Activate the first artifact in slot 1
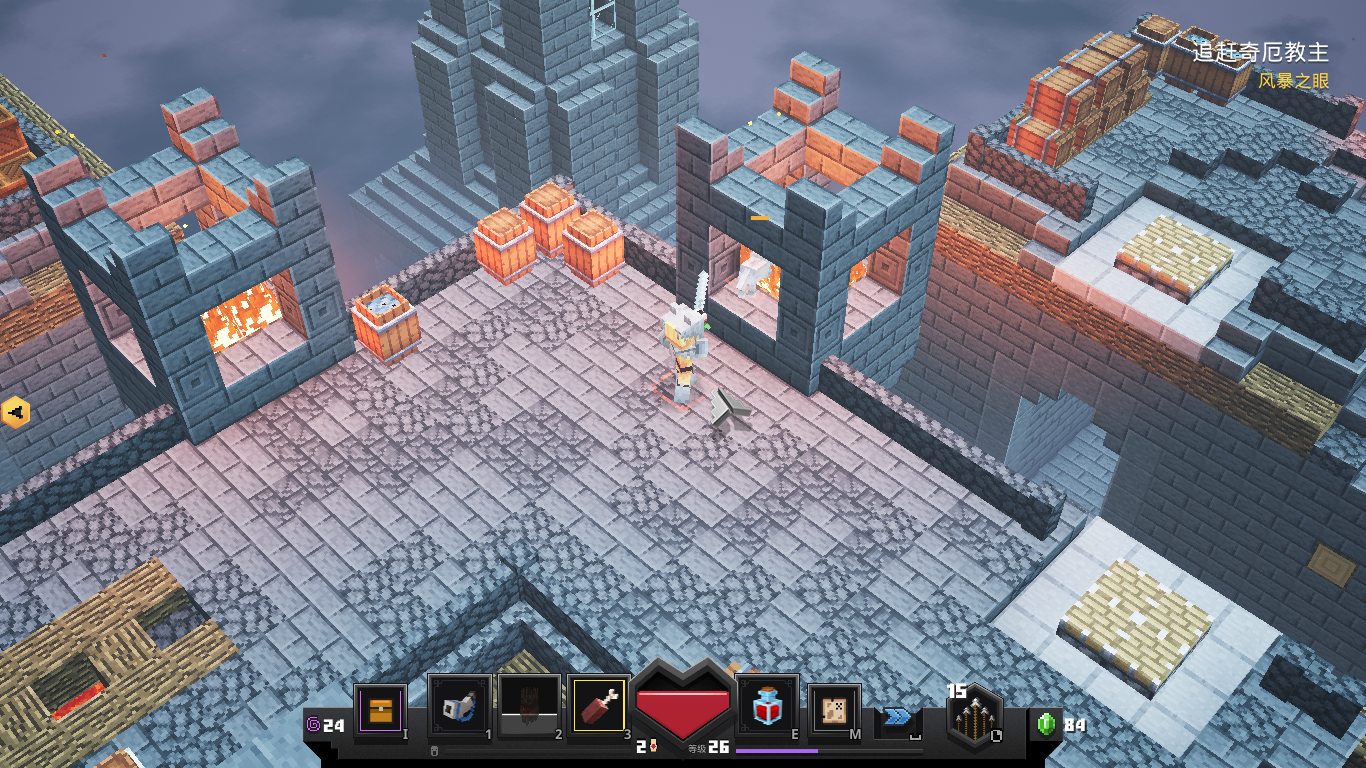The width and height of the screenshot is (1366, 768). (460, 706)
